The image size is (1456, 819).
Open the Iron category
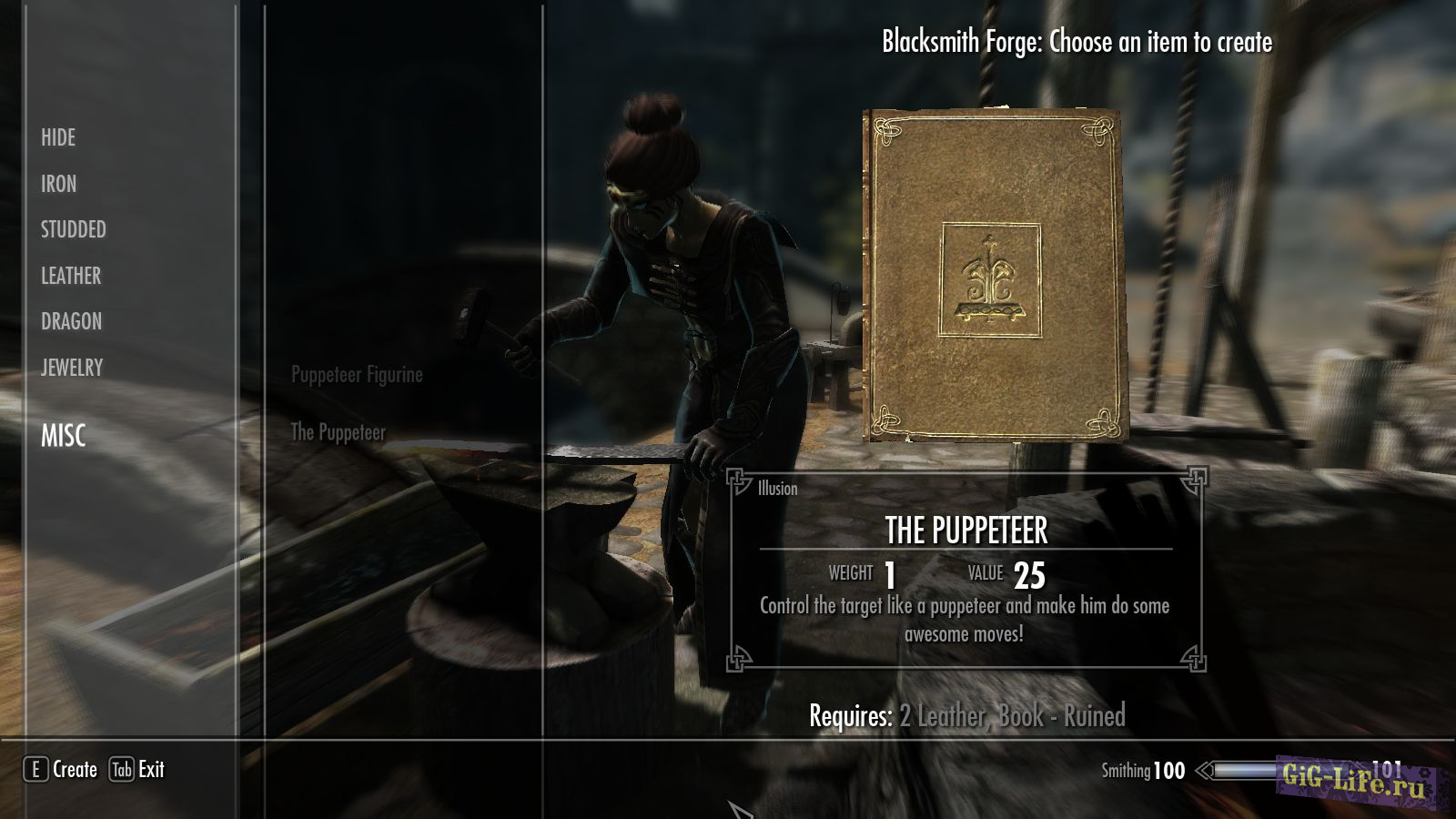pos(58,184)
